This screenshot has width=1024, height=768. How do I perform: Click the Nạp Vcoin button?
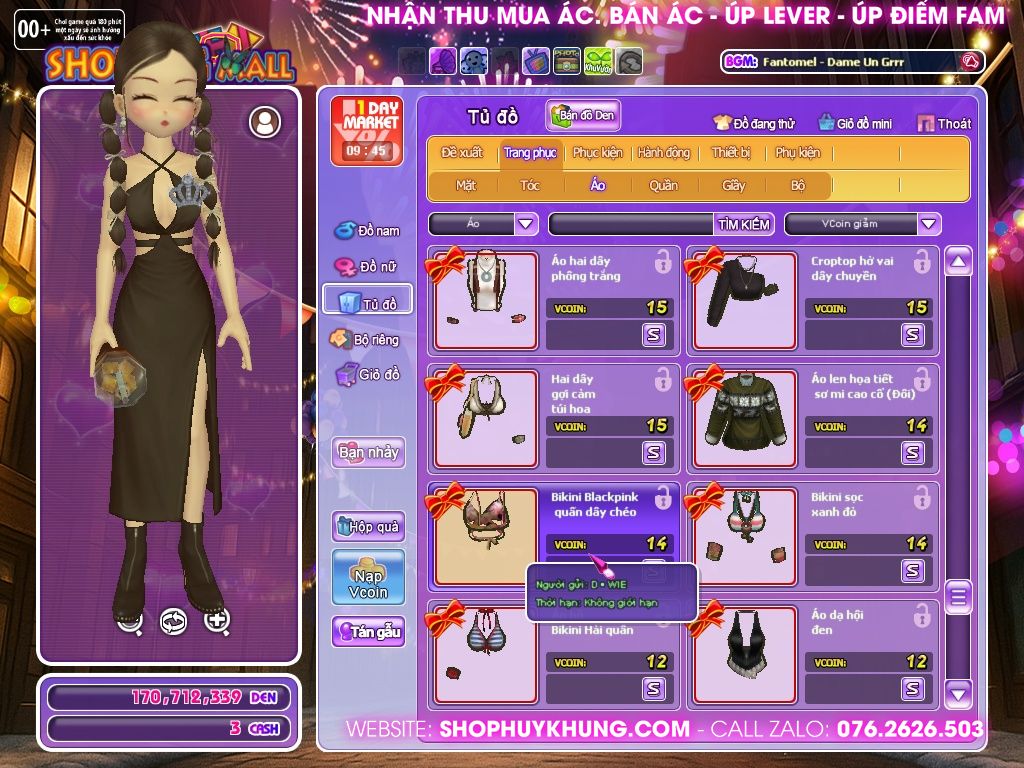pos(368,577)
